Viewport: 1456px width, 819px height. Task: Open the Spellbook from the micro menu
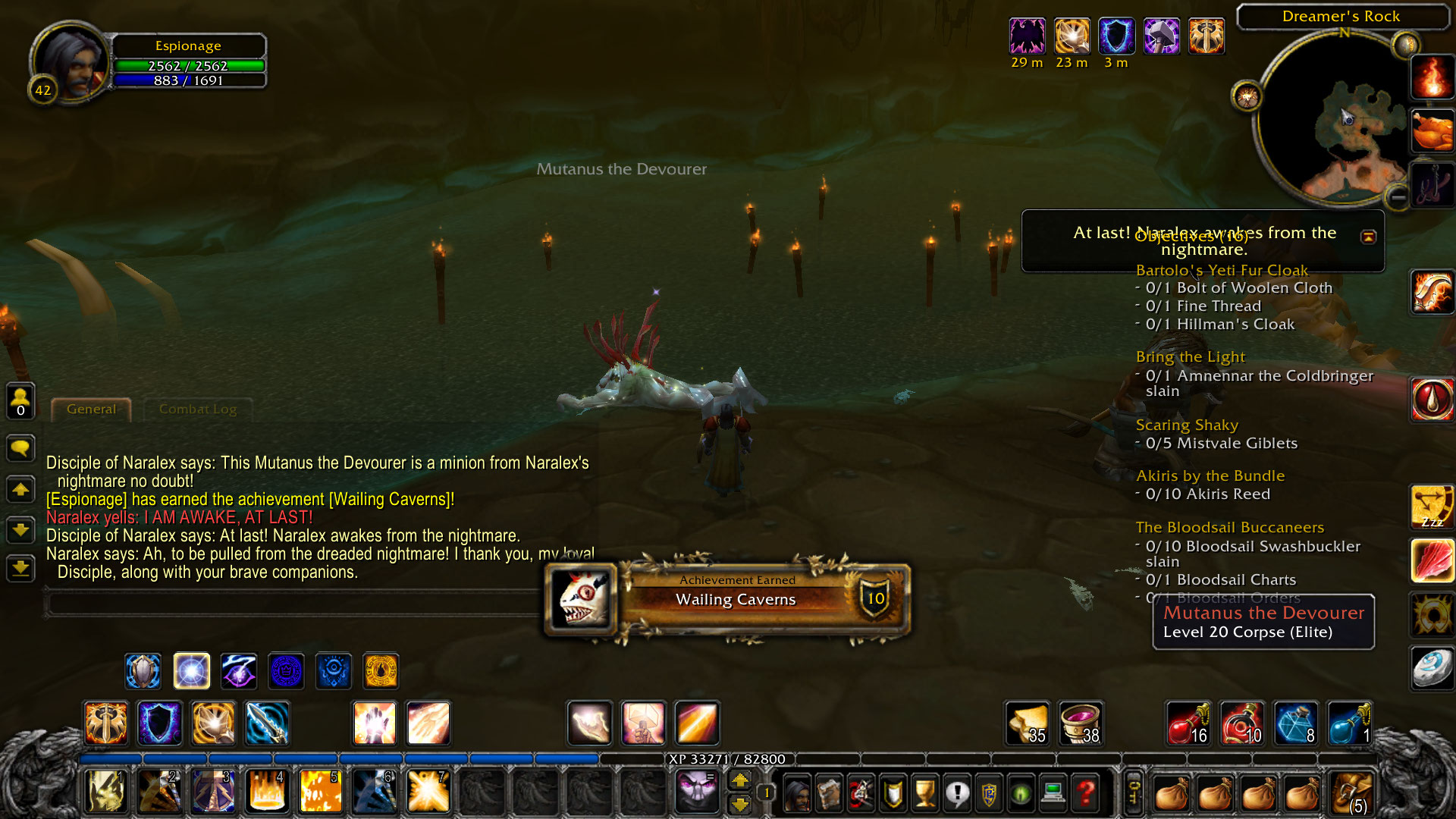829,792
